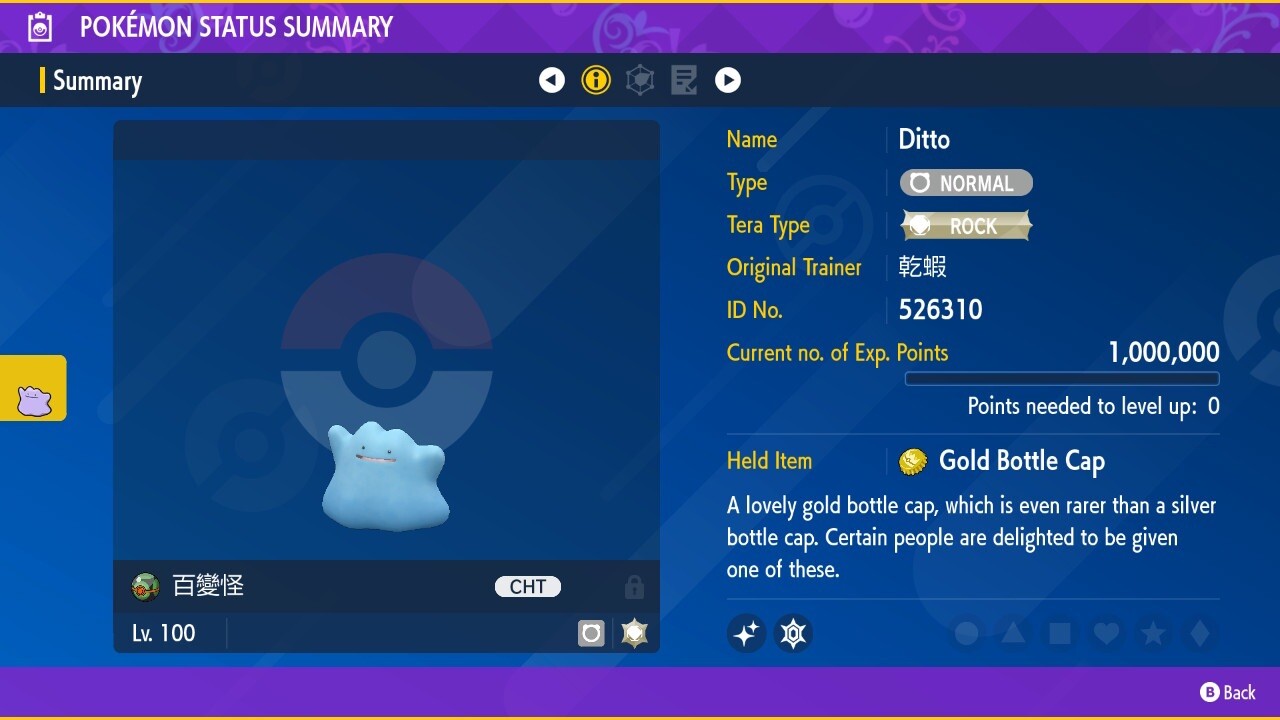1280x720 pixels.
Task: Toggle the lock icon near CHT tag
Action: tap(634, 587)
